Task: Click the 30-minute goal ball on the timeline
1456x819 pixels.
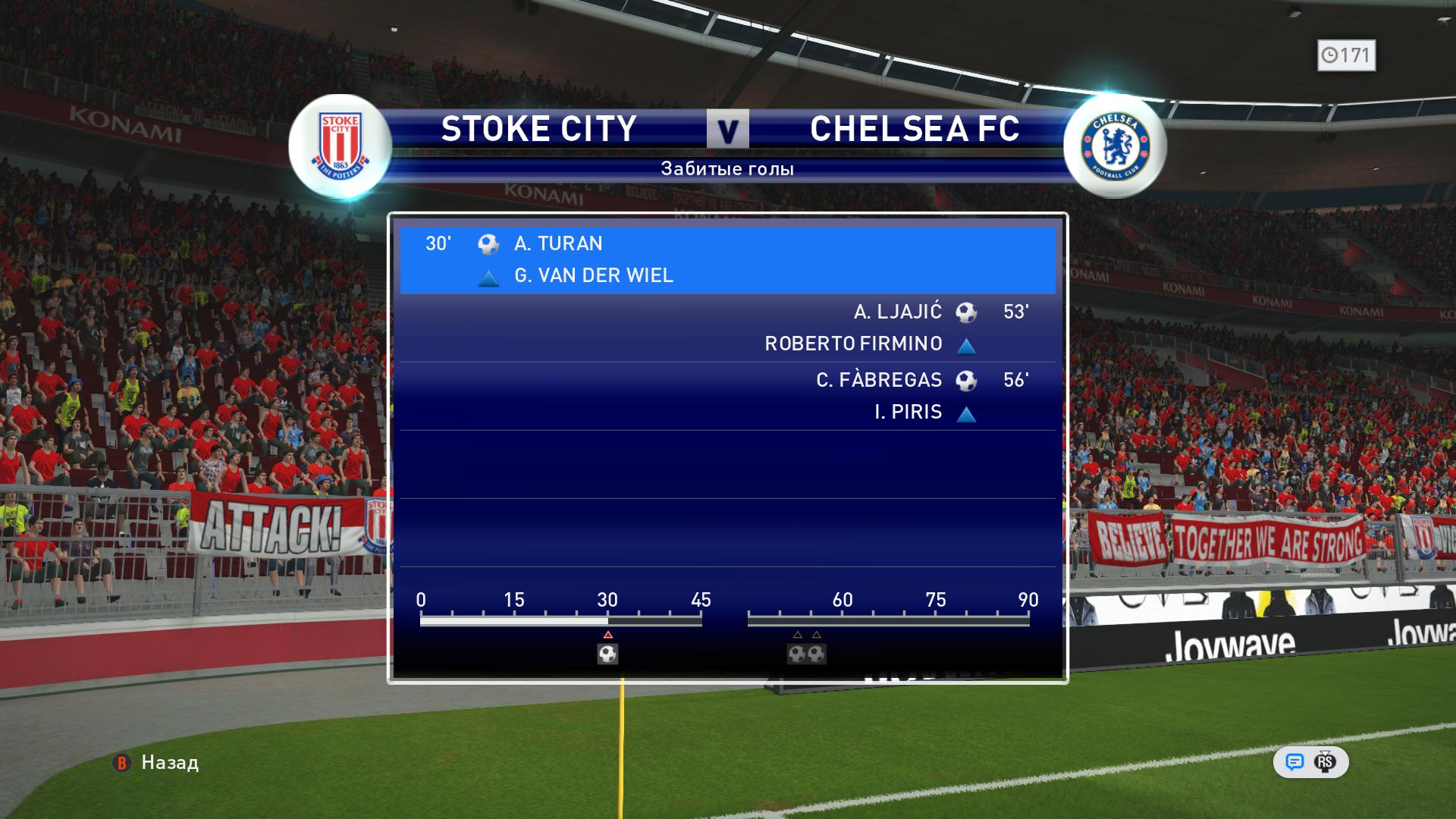Action: [x=607, y=654]
